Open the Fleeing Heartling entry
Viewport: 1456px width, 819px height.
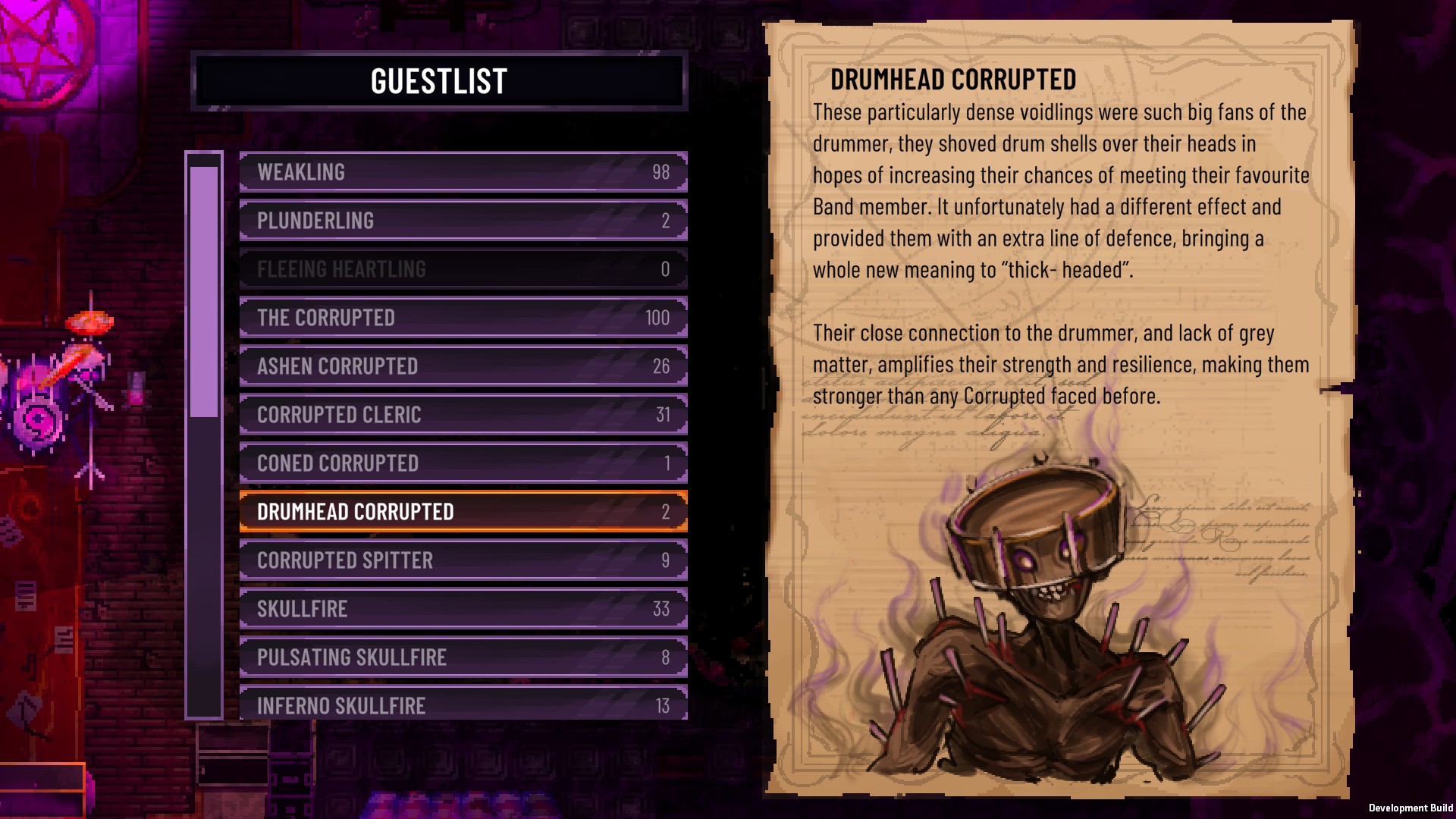coord(463,269)
